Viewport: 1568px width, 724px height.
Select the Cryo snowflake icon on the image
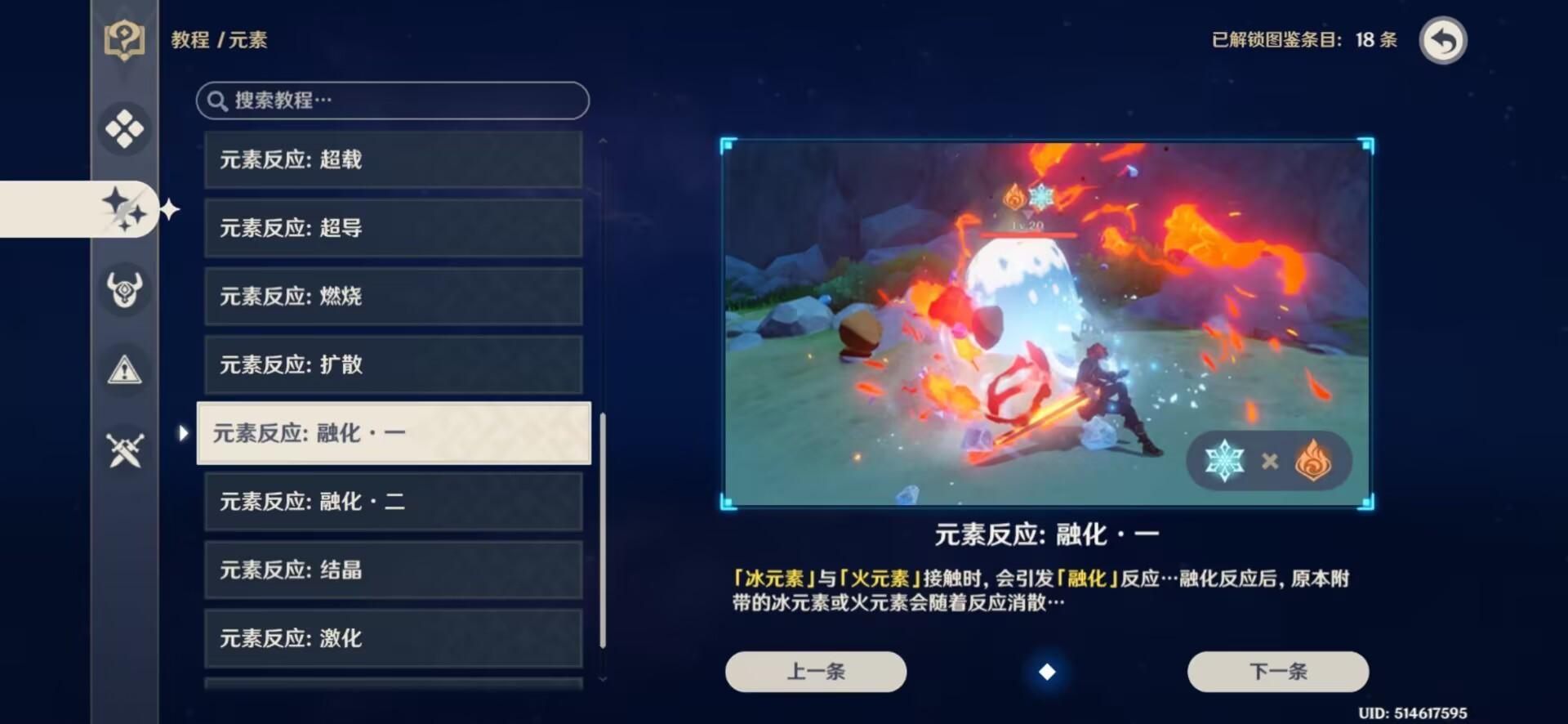pyautogui.click(x=1227, y=460)
